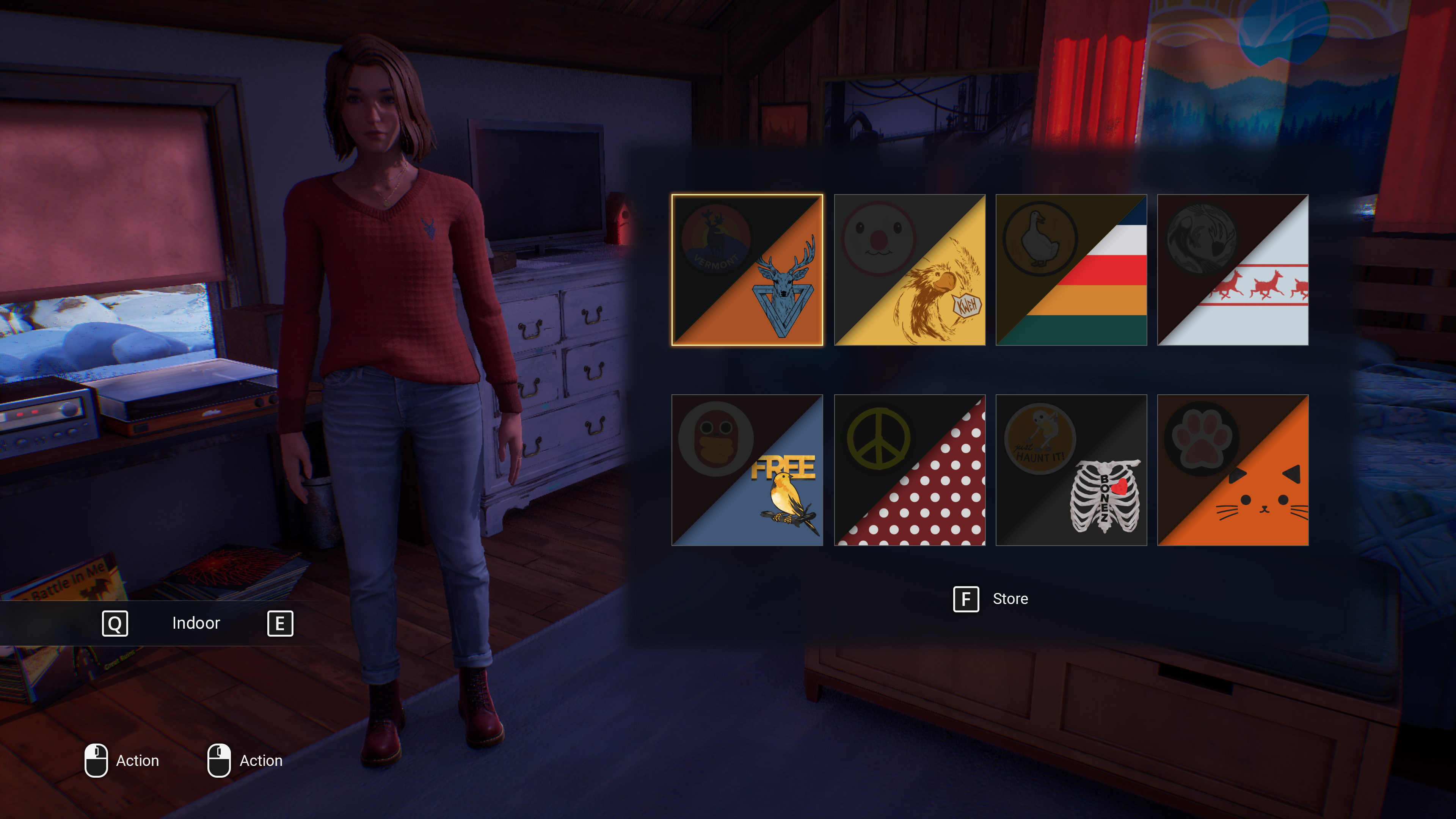Pick the striped goose outfit tile
Viewport: 1456px width, 819px height.
point(1071,270)
